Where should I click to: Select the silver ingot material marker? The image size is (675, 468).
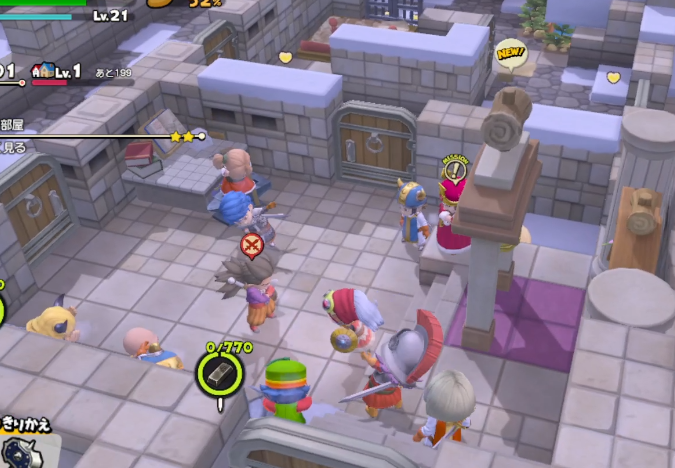pos(219,375)
